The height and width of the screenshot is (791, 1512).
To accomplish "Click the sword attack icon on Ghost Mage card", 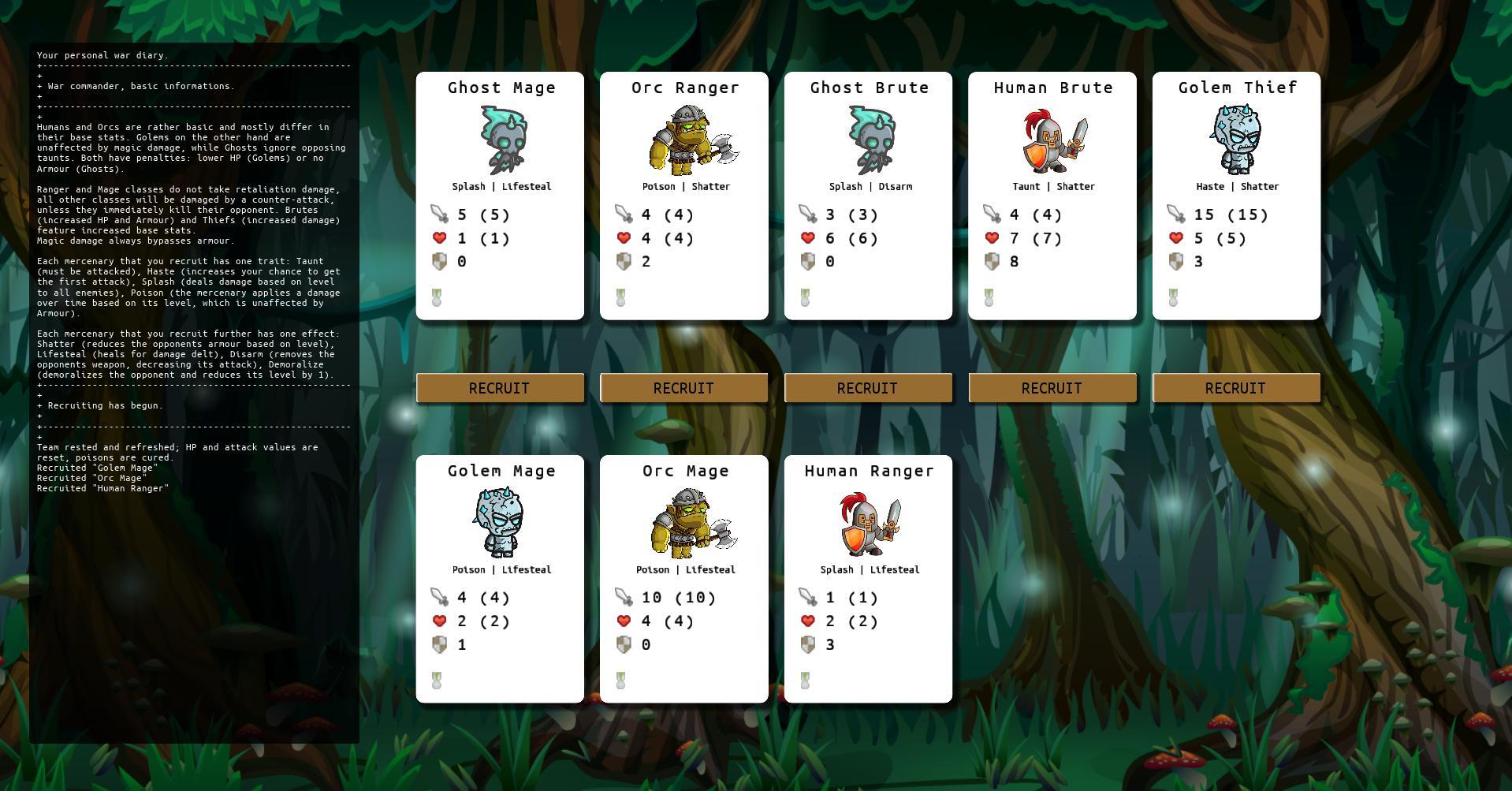I will coord(439,214).
